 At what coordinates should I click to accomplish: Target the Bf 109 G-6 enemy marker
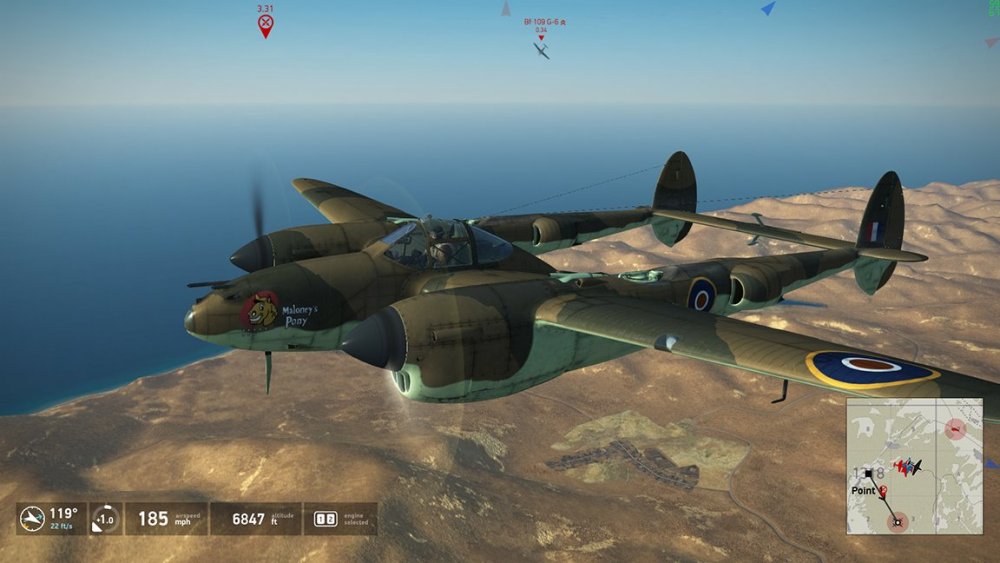(541, 49)
